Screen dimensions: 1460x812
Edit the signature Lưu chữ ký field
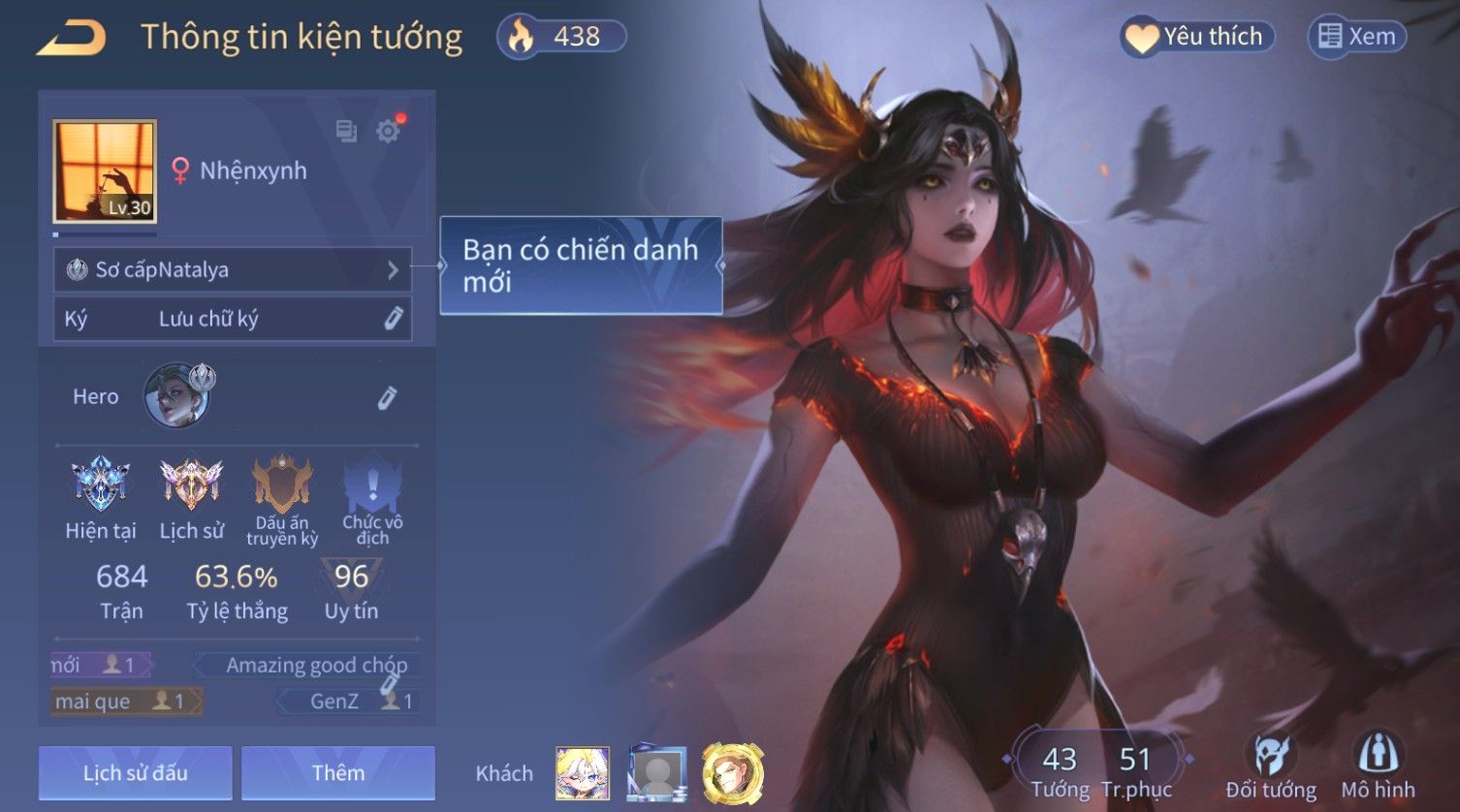tap(233, 319)
